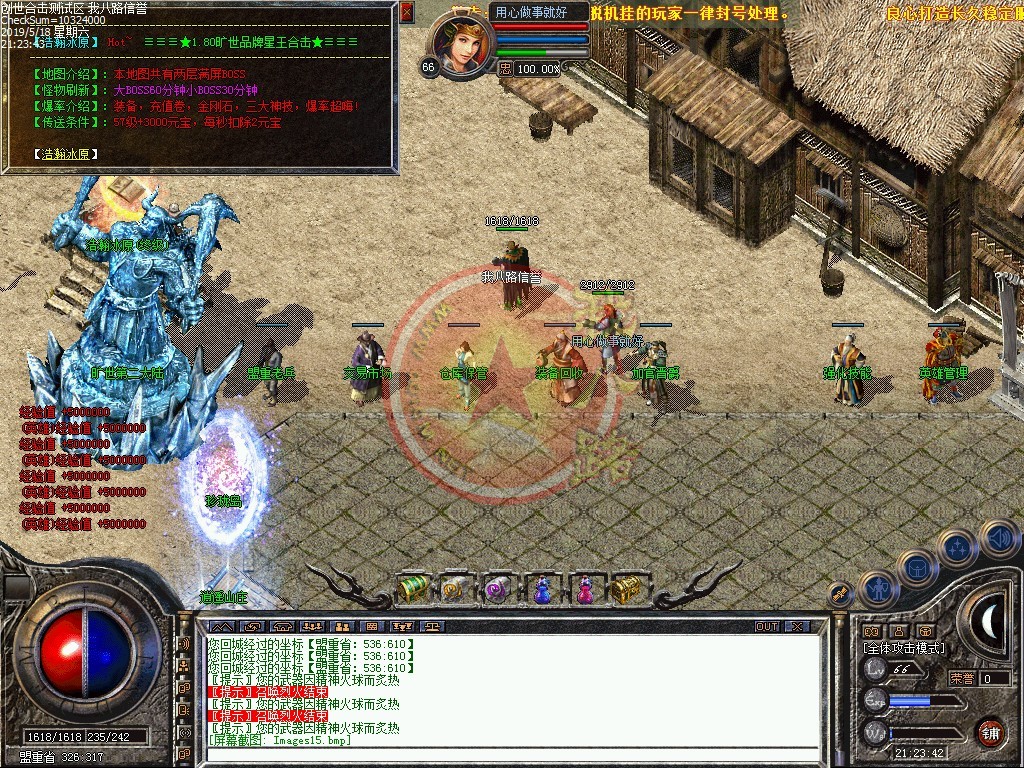1024x768 pixels.
Task: Close the chat panel with the X button
Action: tap(796, 626)
